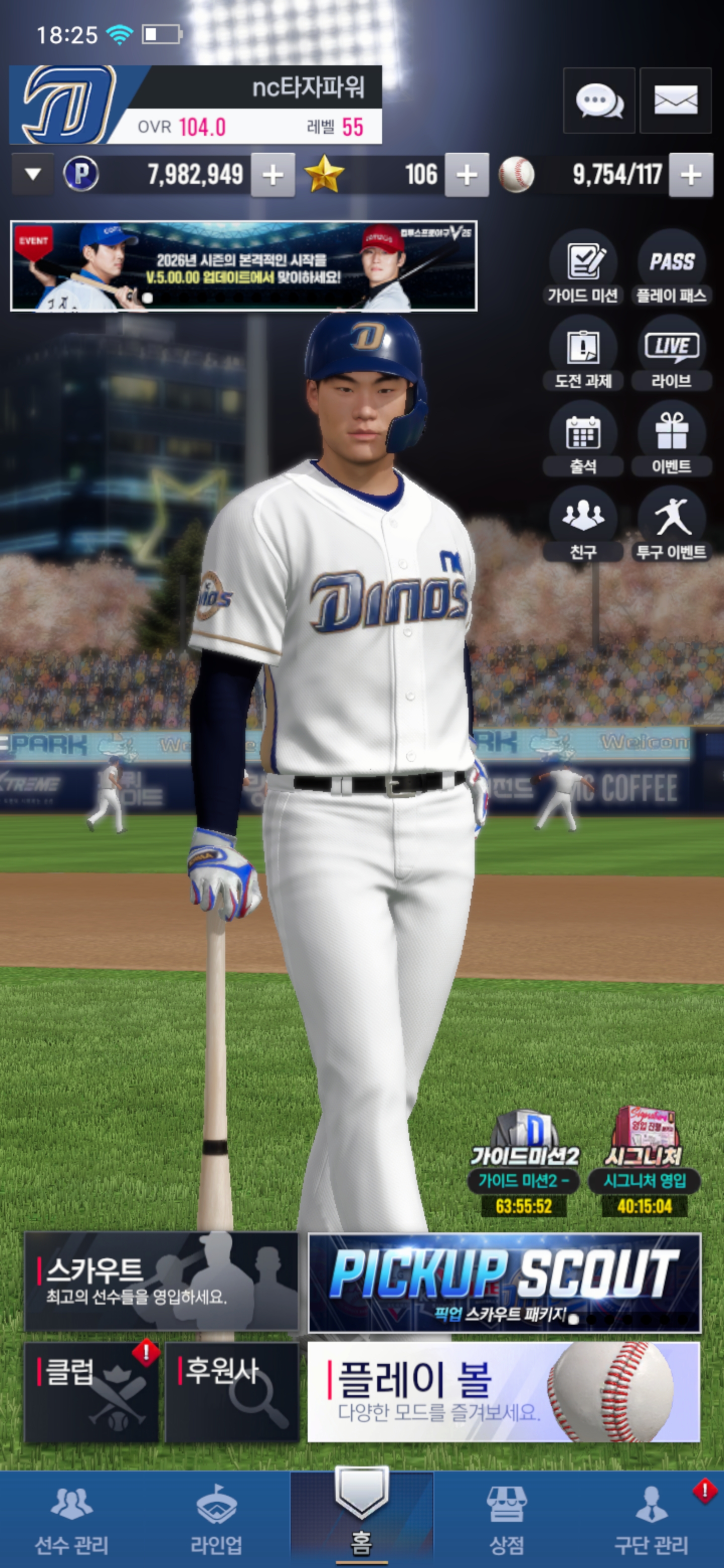The height and width of the screenshot is (1568, 724).
Task: Open the 출석 attendance calendar
Action: coord(583,439)
